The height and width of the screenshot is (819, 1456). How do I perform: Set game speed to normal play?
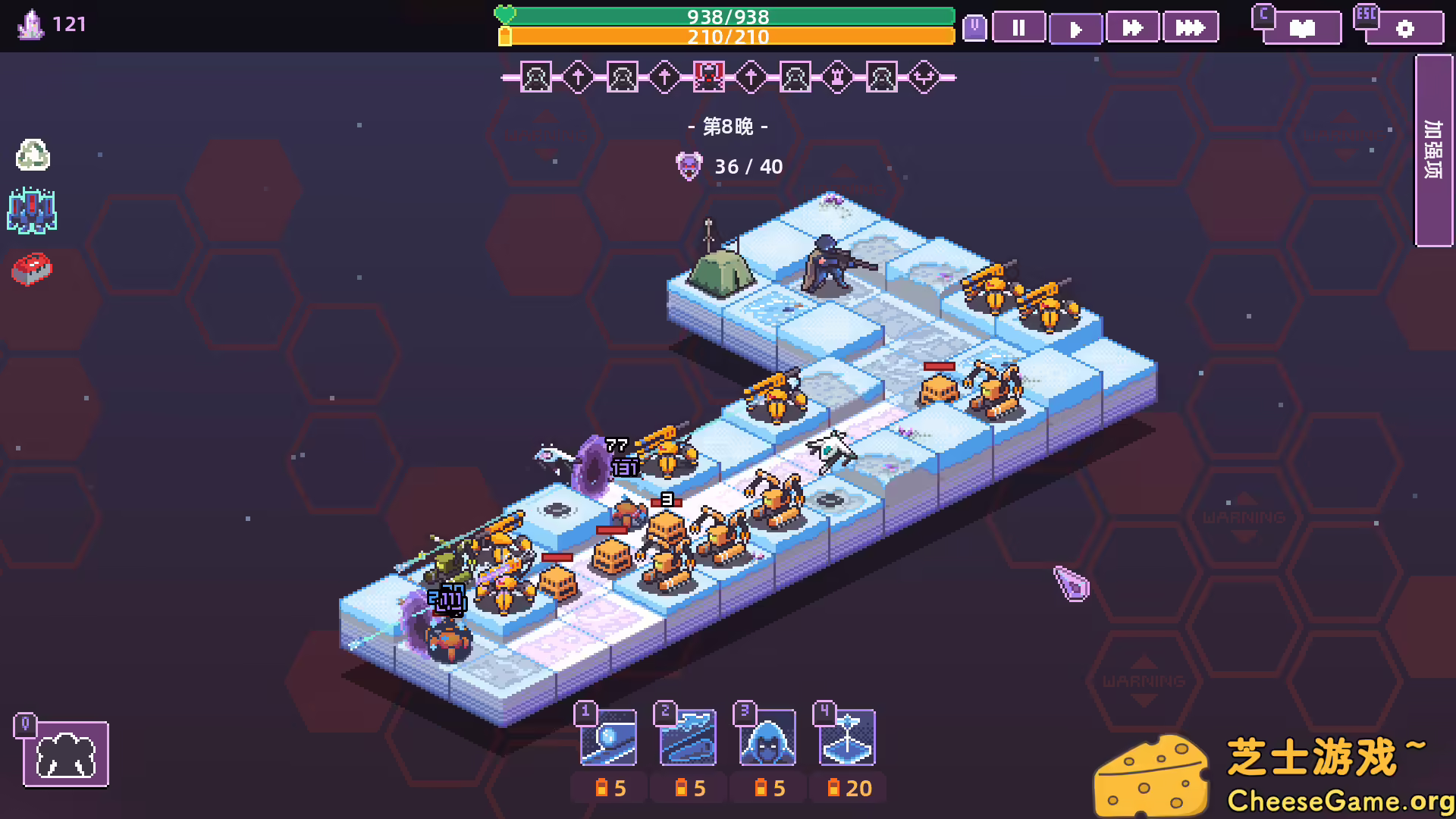pos(1075,29)
